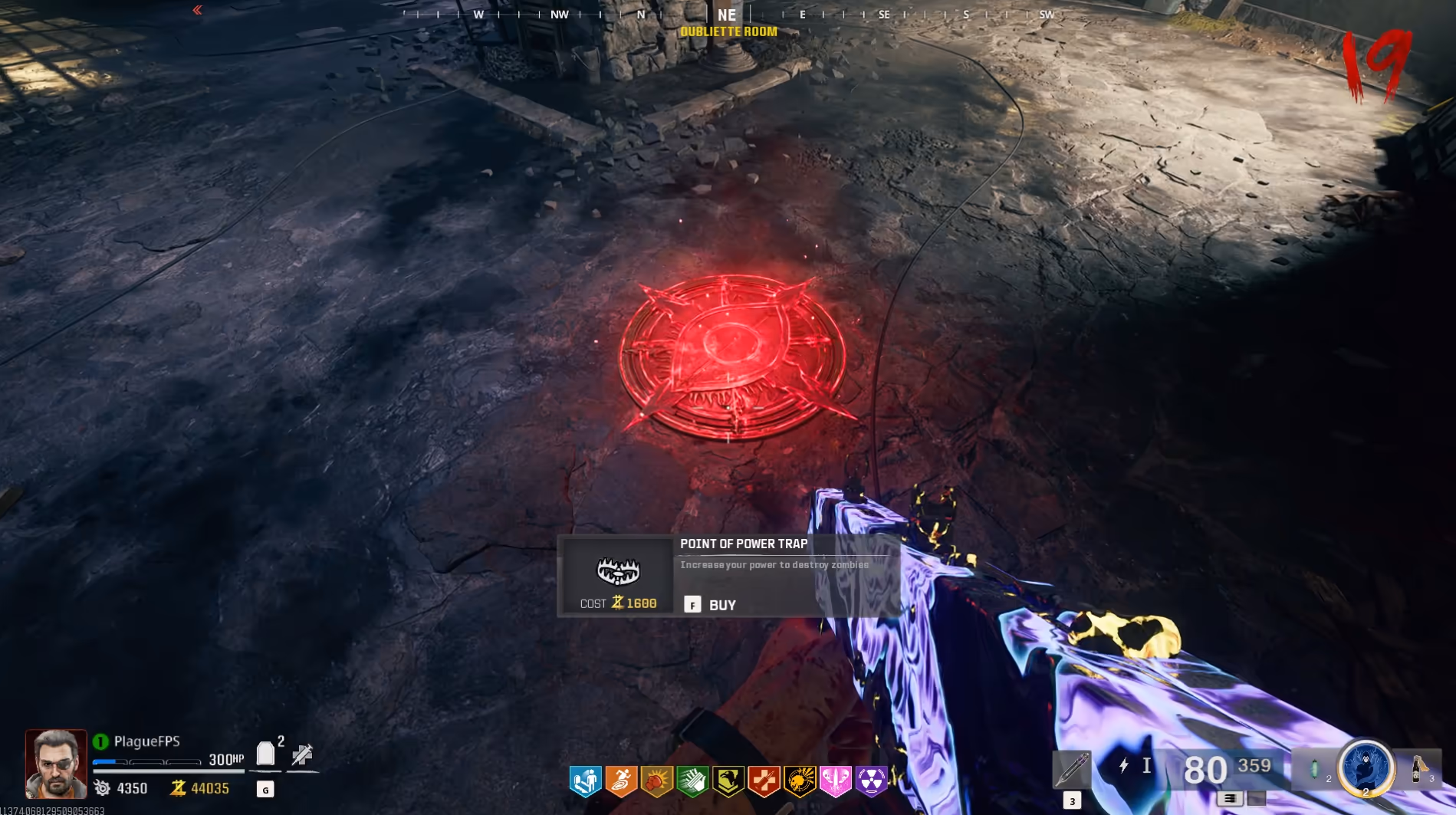Click the orange Stamin-Up runner perk icon
1456x815 pixels.
(x=621, y=781)
